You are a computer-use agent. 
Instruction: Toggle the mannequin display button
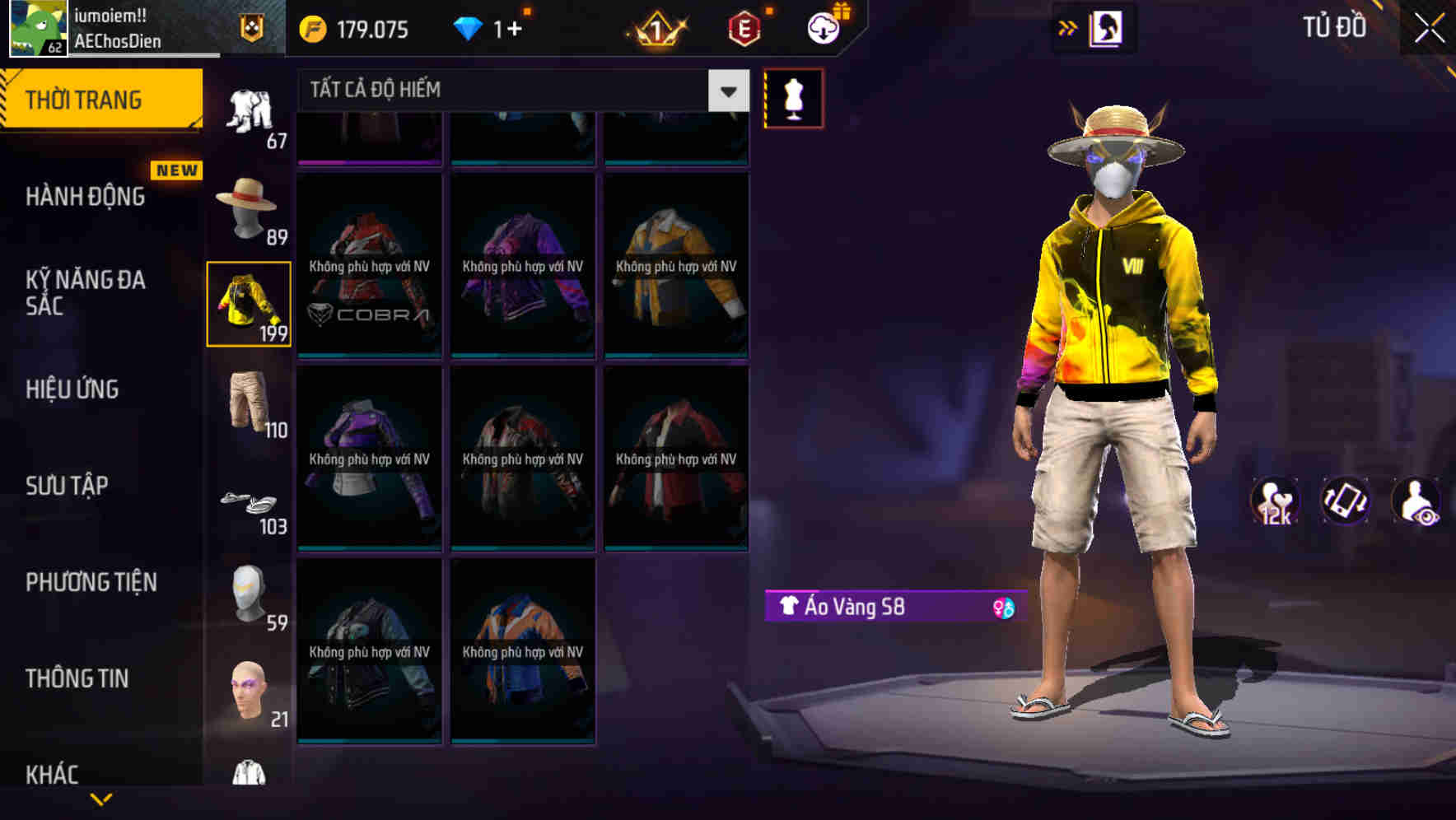[793, 97]
